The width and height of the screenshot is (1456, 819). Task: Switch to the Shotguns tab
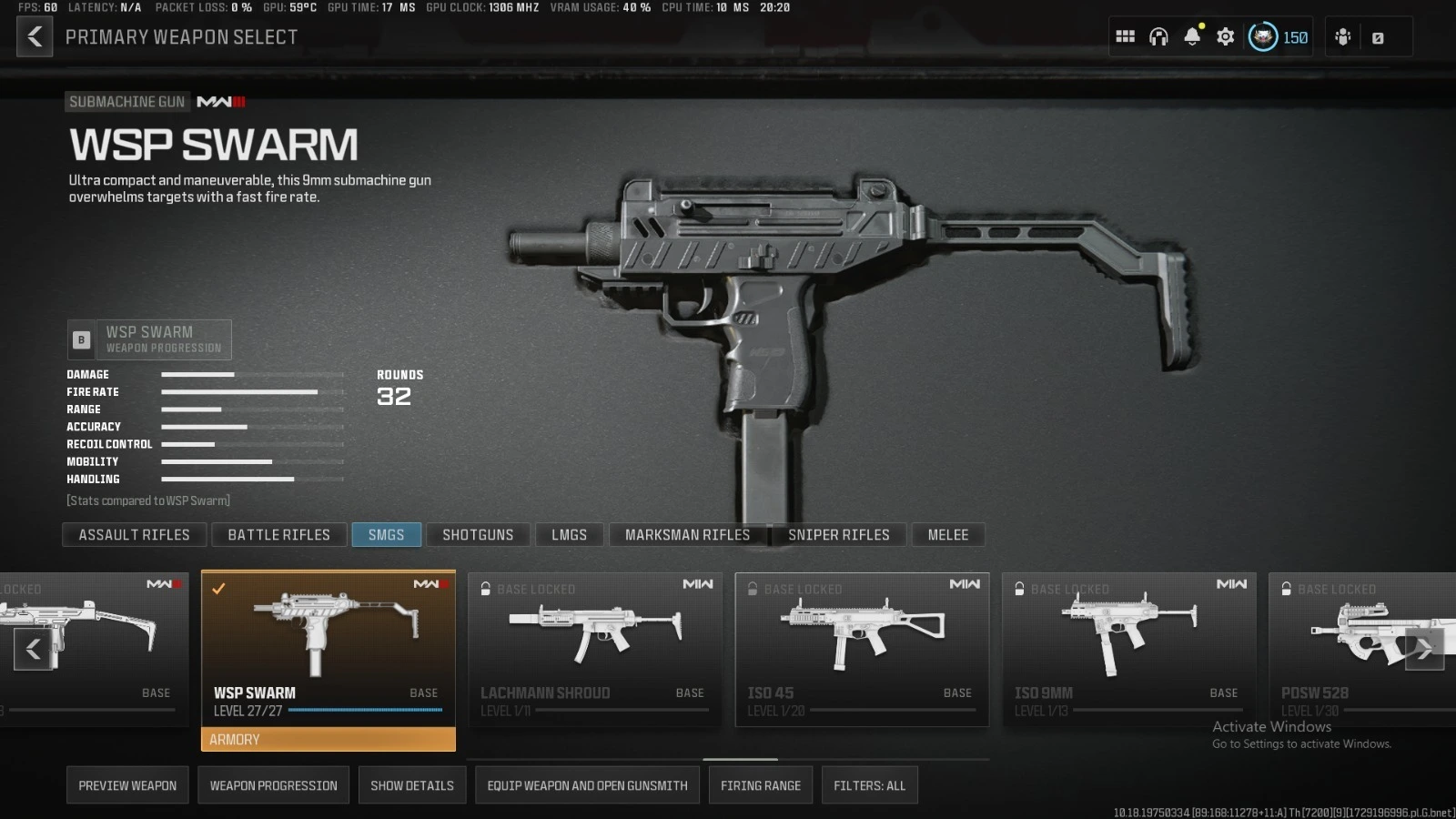(x=478, y=534)
